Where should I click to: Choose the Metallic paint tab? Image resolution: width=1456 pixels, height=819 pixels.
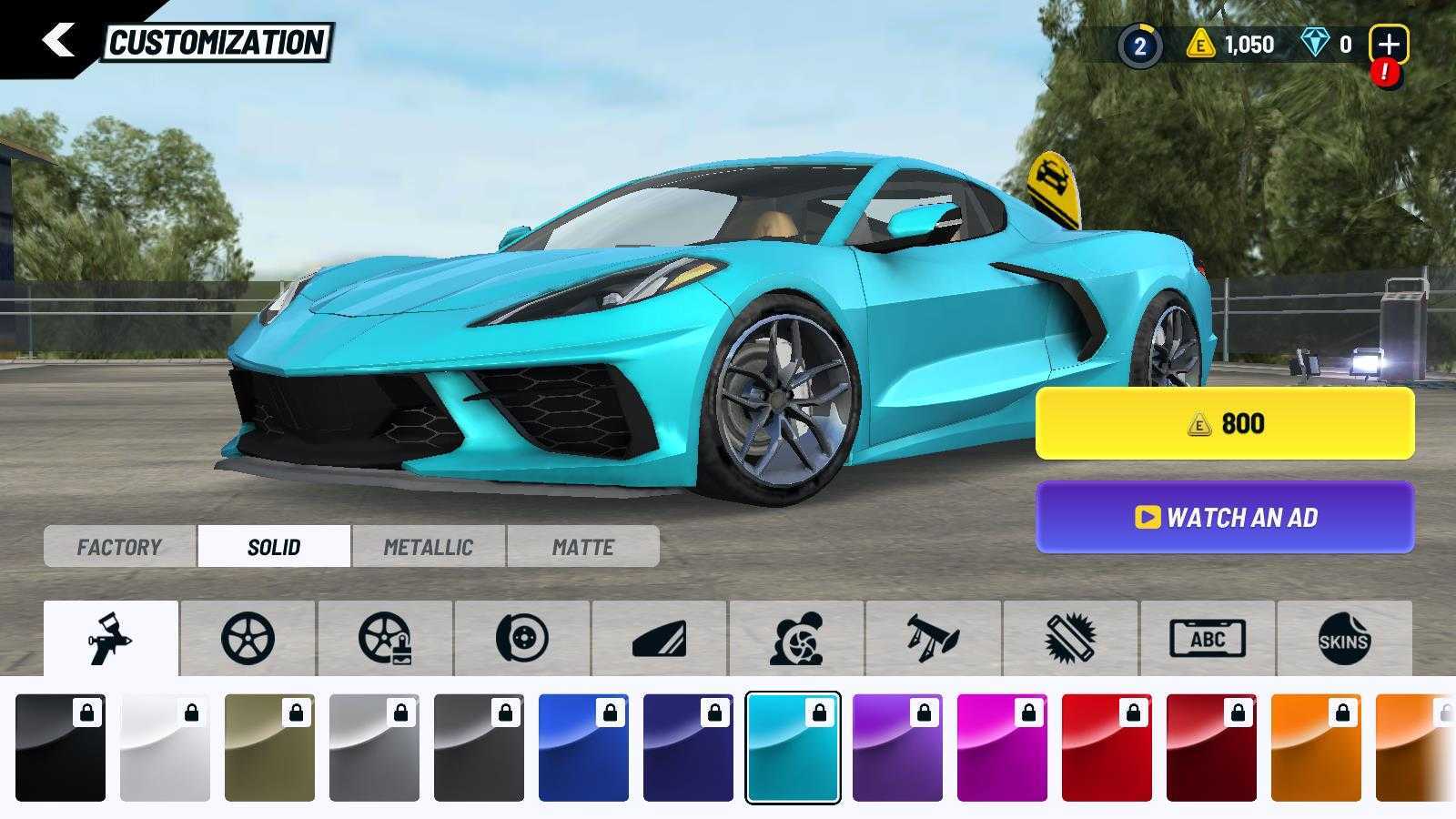428,547
